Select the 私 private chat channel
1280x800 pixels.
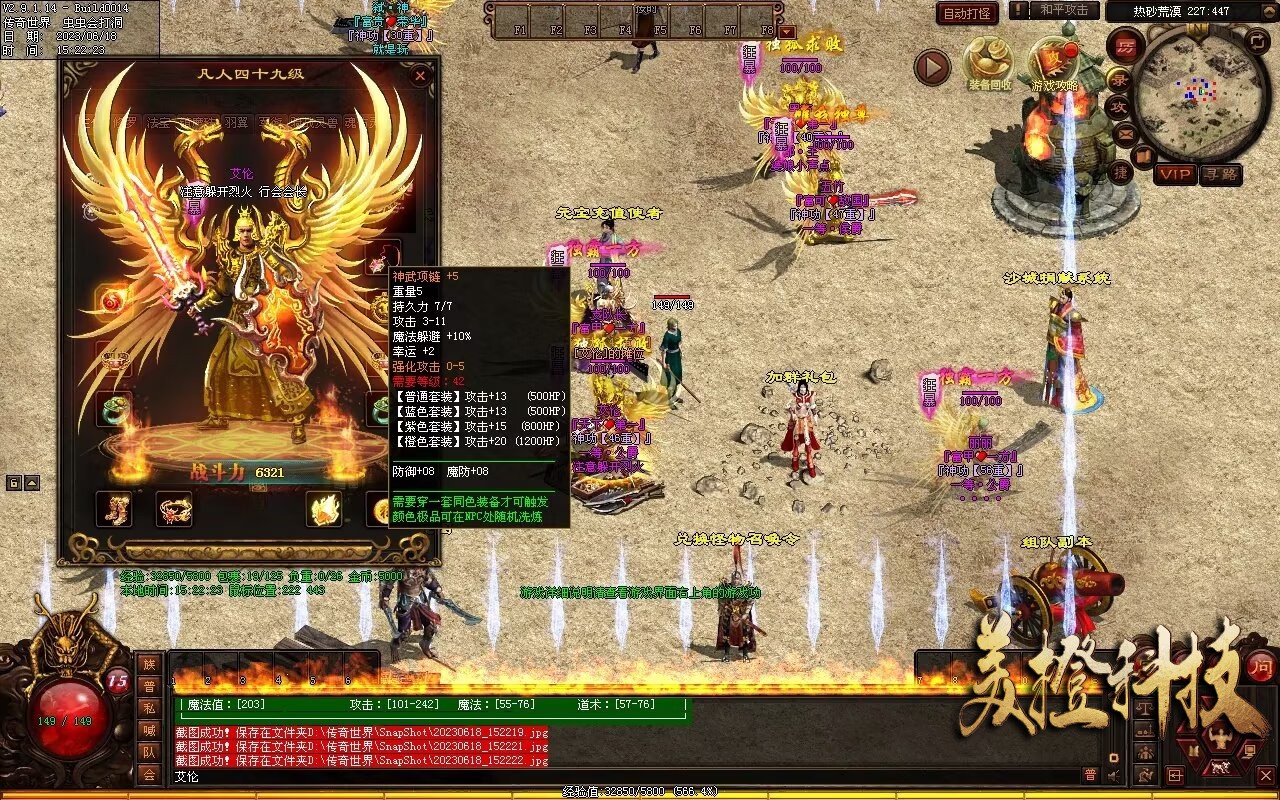click(148, 708)
